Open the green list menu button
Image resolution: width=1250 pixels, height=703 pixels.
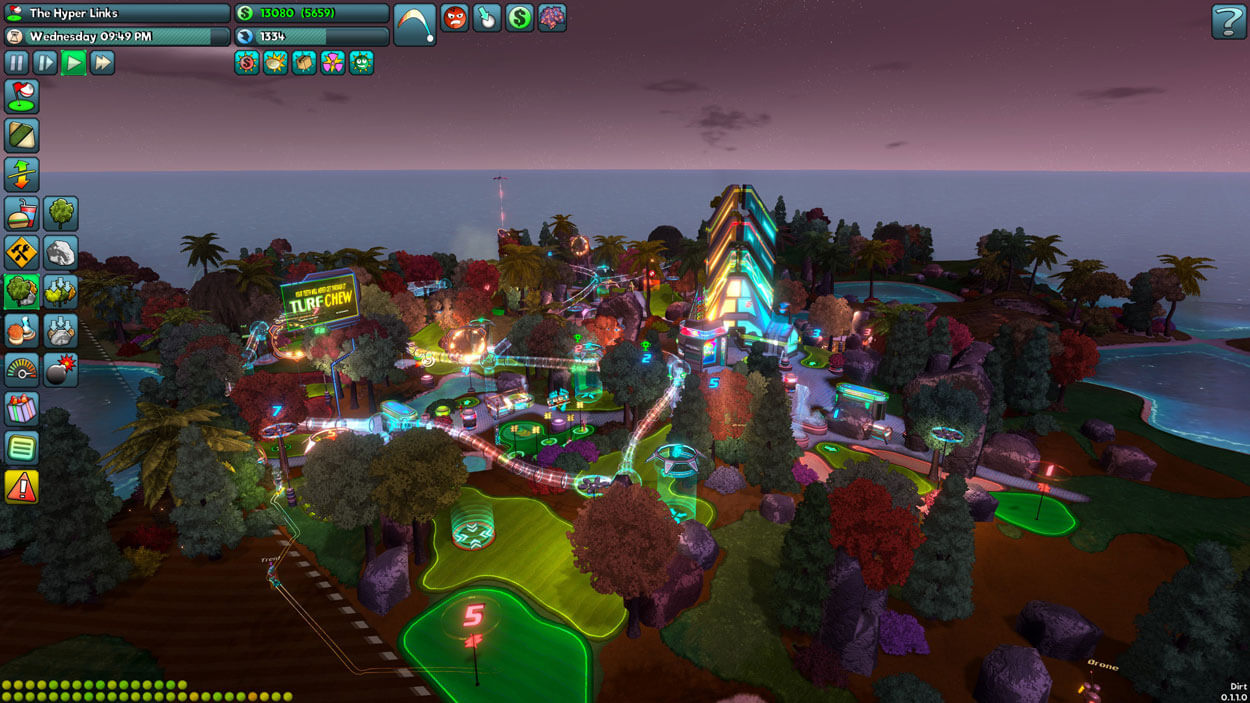point(22,447)
